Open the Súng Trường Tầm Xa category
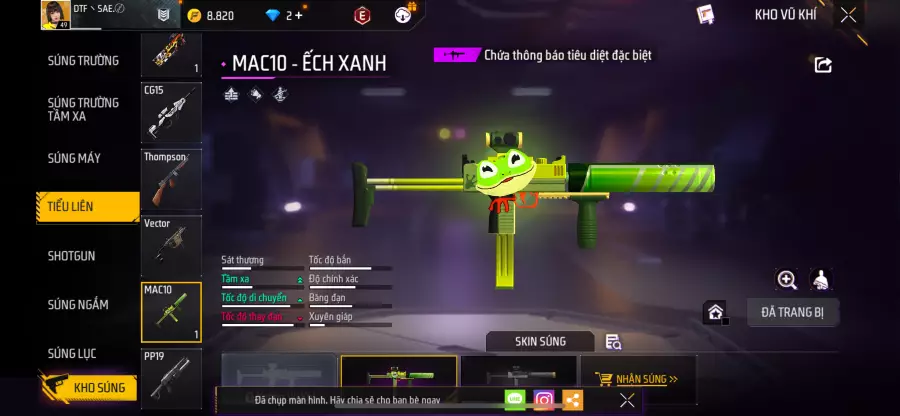Viewport: 900px width, 416px height. (x=83, y=109)
